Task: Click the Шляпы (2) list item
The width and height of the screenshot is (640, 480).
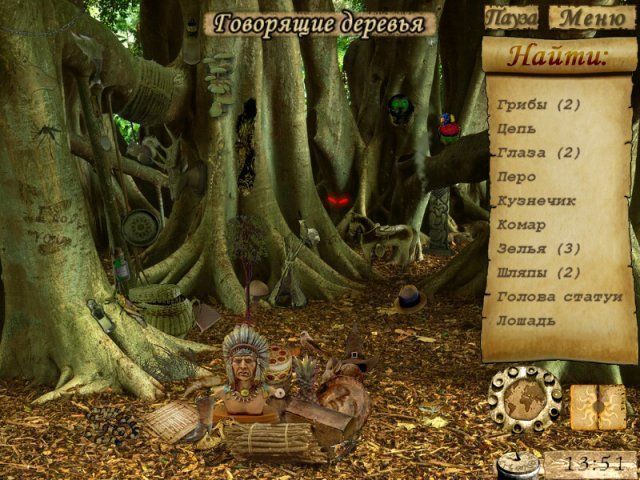Action: click(538, 273)
